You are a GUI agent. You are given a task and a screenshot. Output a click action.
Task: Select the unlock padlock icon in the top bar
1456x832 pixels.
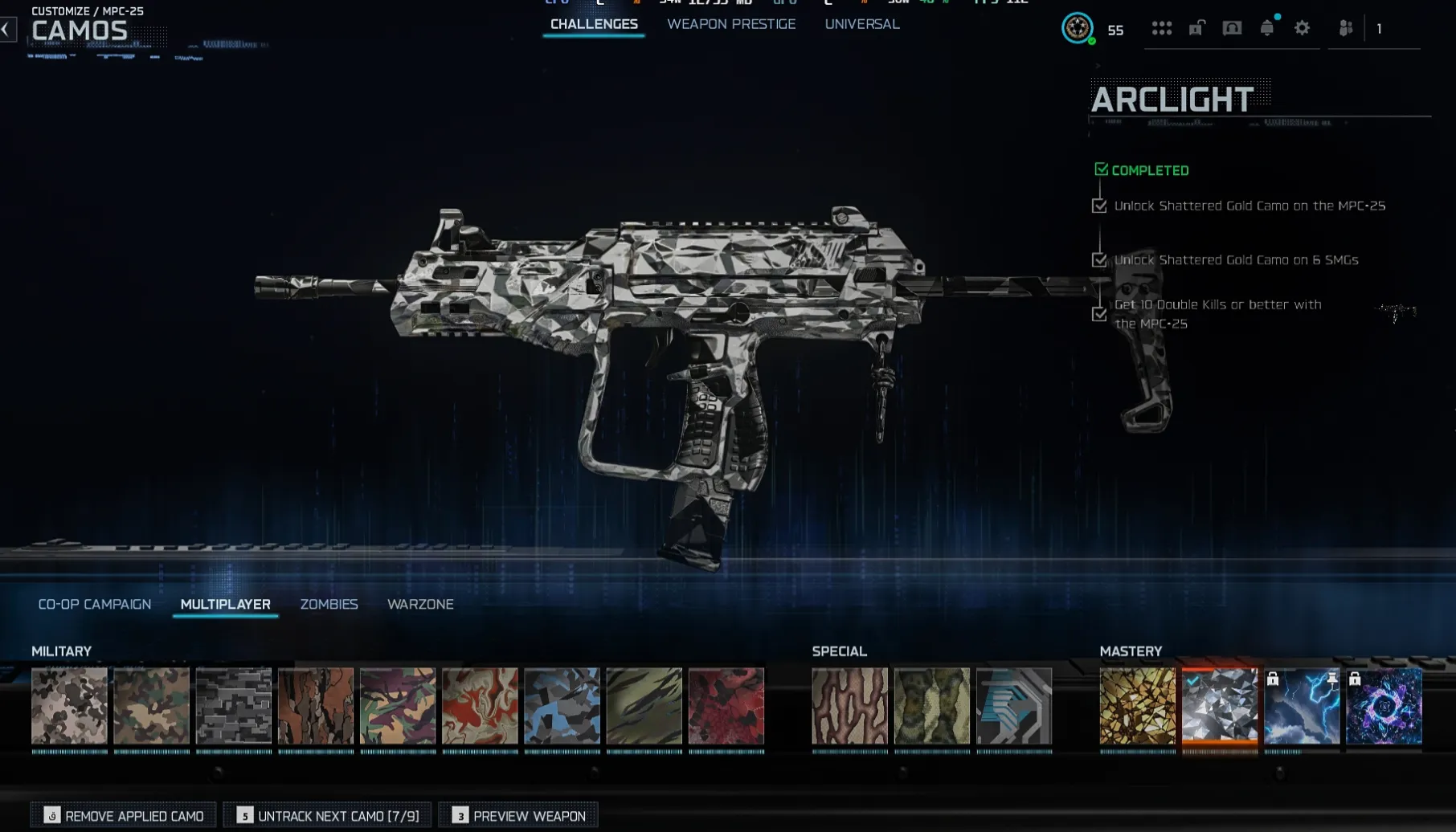coord(1196,28)
